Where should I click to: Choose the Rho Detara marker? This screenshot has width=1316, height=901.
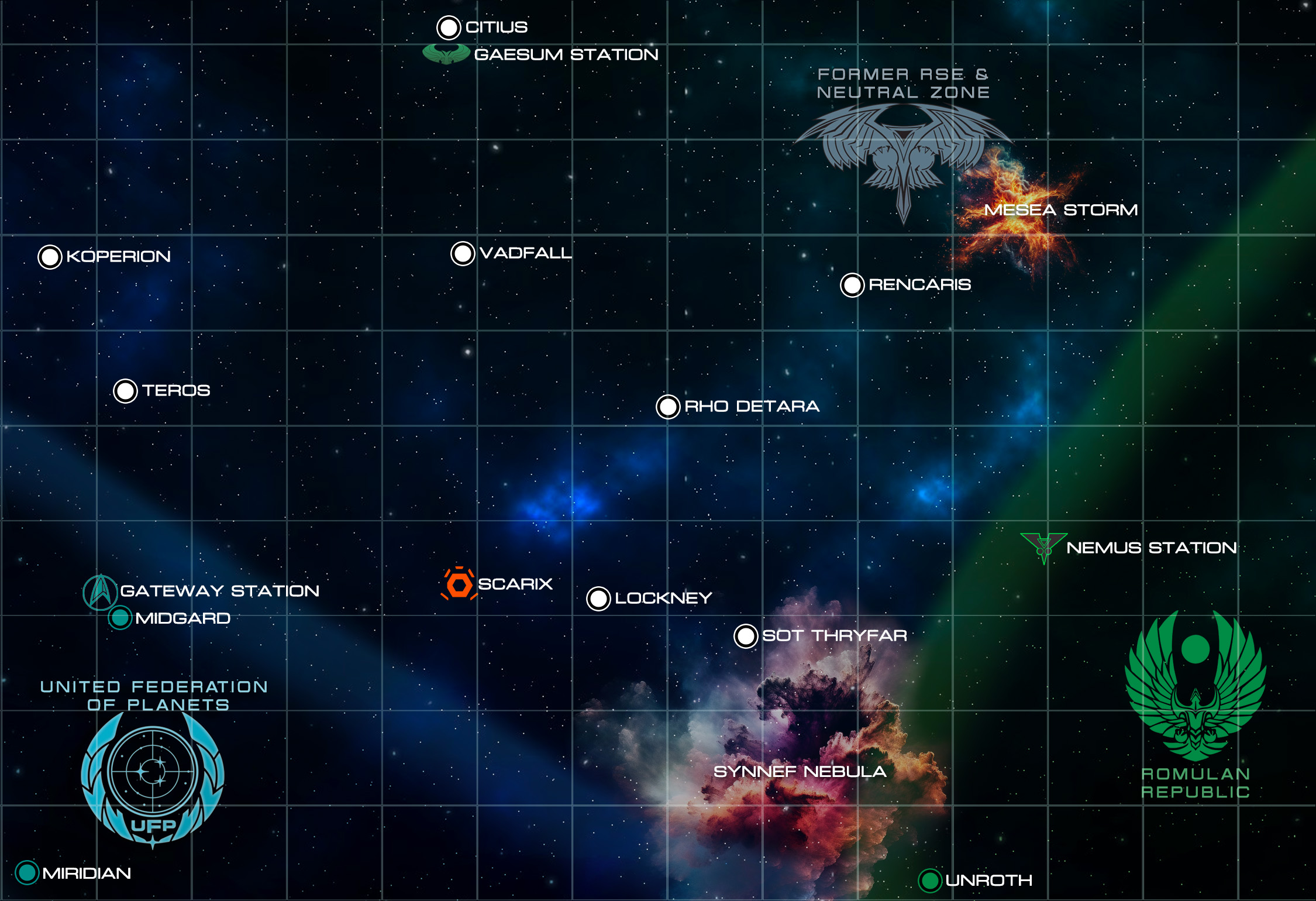(x=668, y=407)
